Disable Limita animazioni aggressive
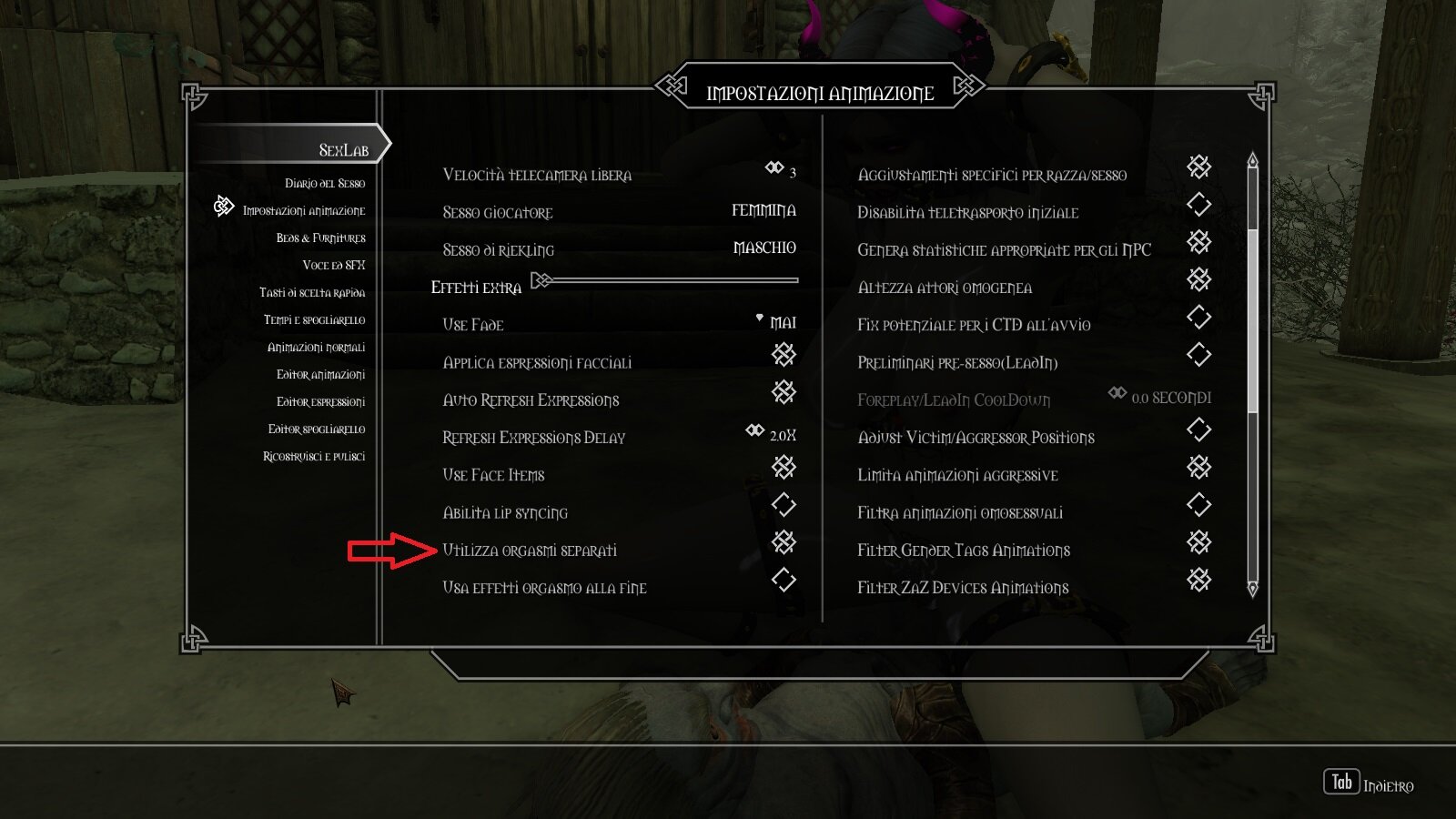 1199,468
